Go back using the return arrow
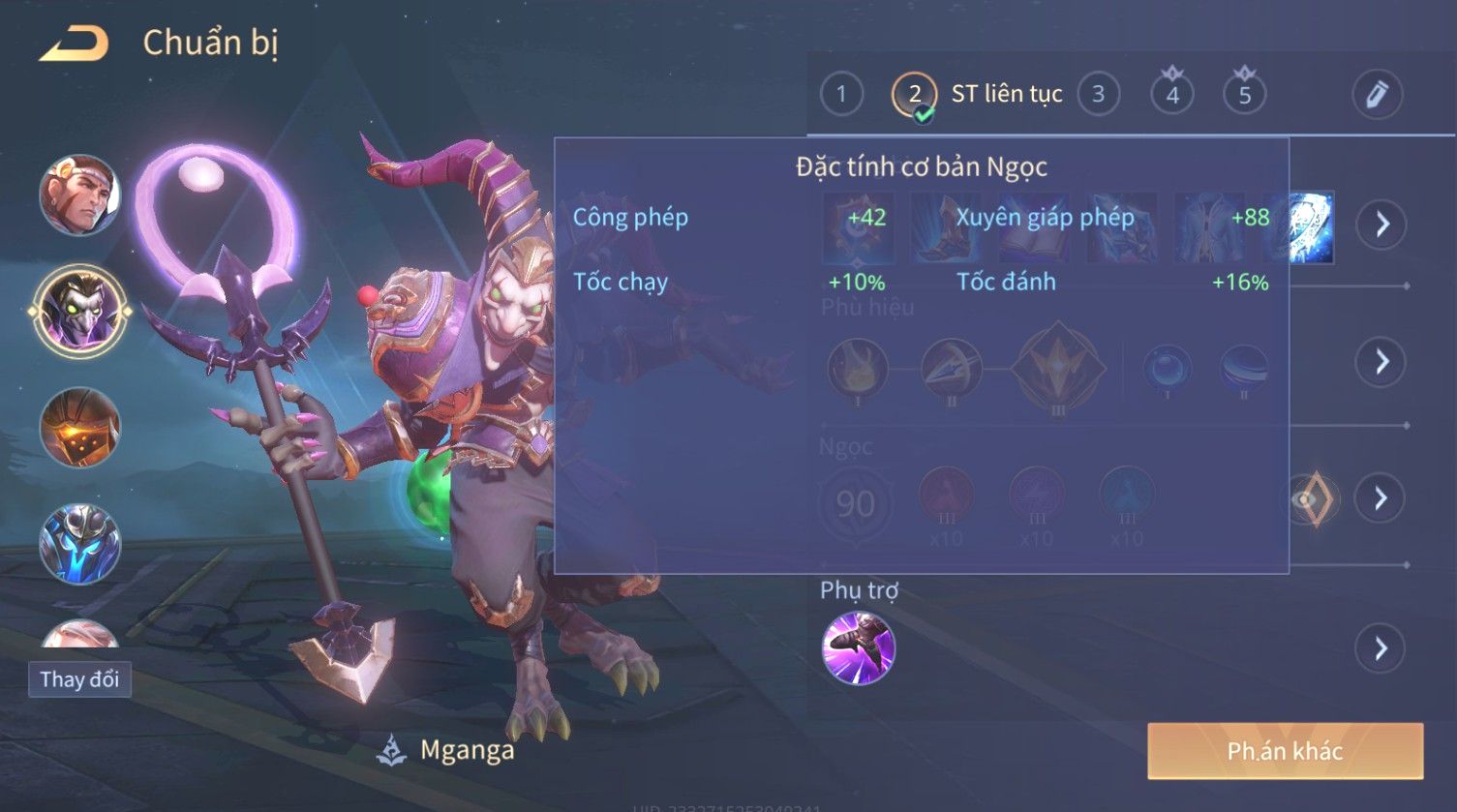 click(74, 44)
